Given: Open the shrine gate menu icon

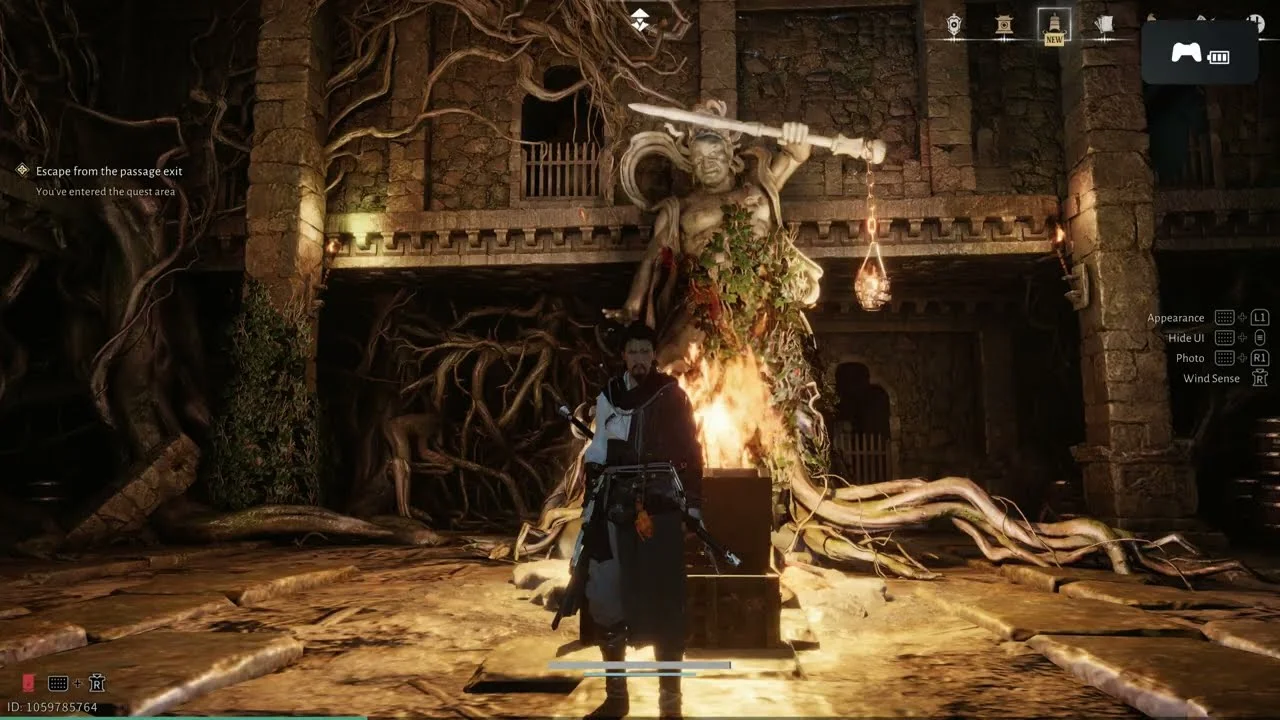Looking at the screenshot, I should (1004, 26).
